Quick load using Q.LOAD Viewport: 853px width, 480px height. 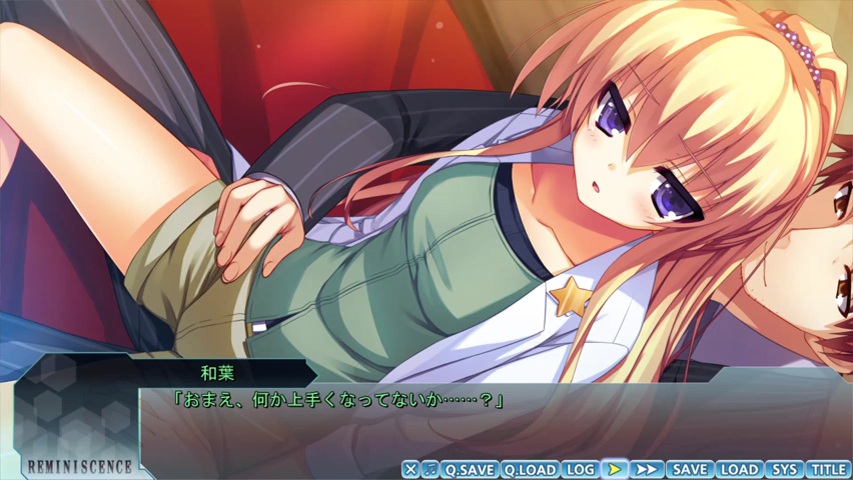pos(529,469)
